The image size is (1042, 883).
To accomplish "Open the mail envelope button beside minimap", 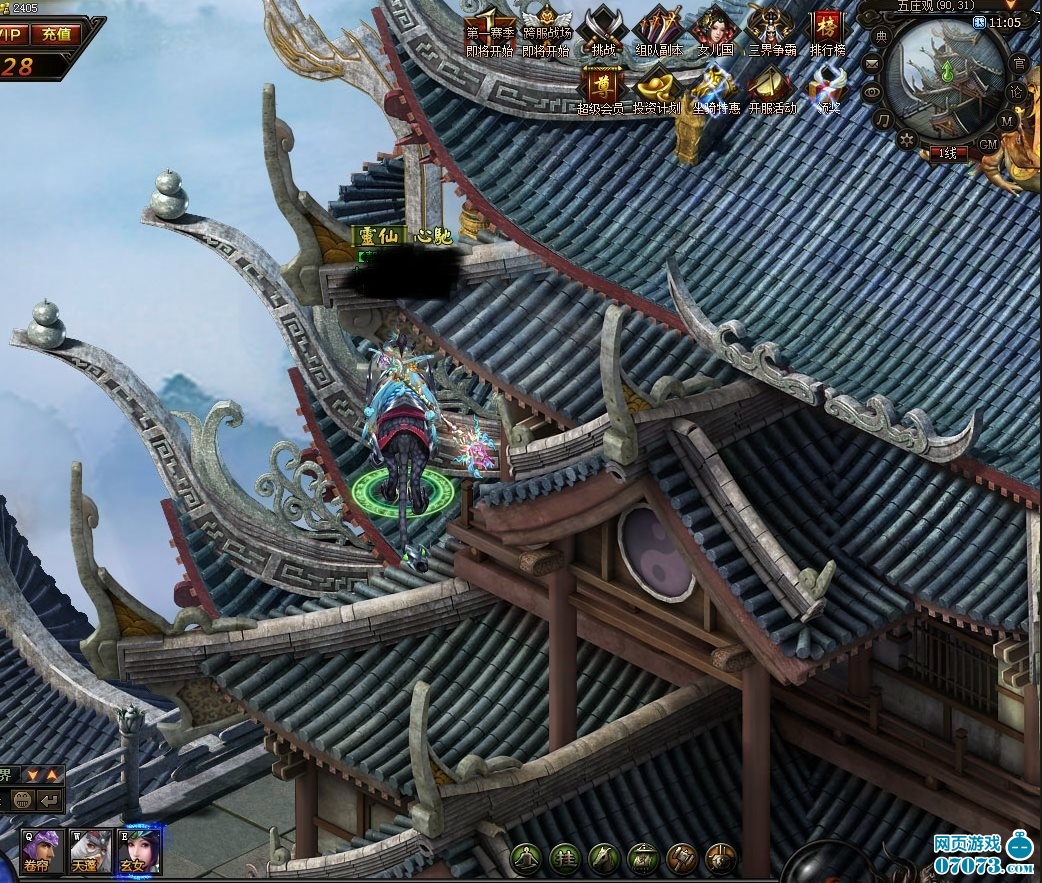I will (x=872, y=65).
